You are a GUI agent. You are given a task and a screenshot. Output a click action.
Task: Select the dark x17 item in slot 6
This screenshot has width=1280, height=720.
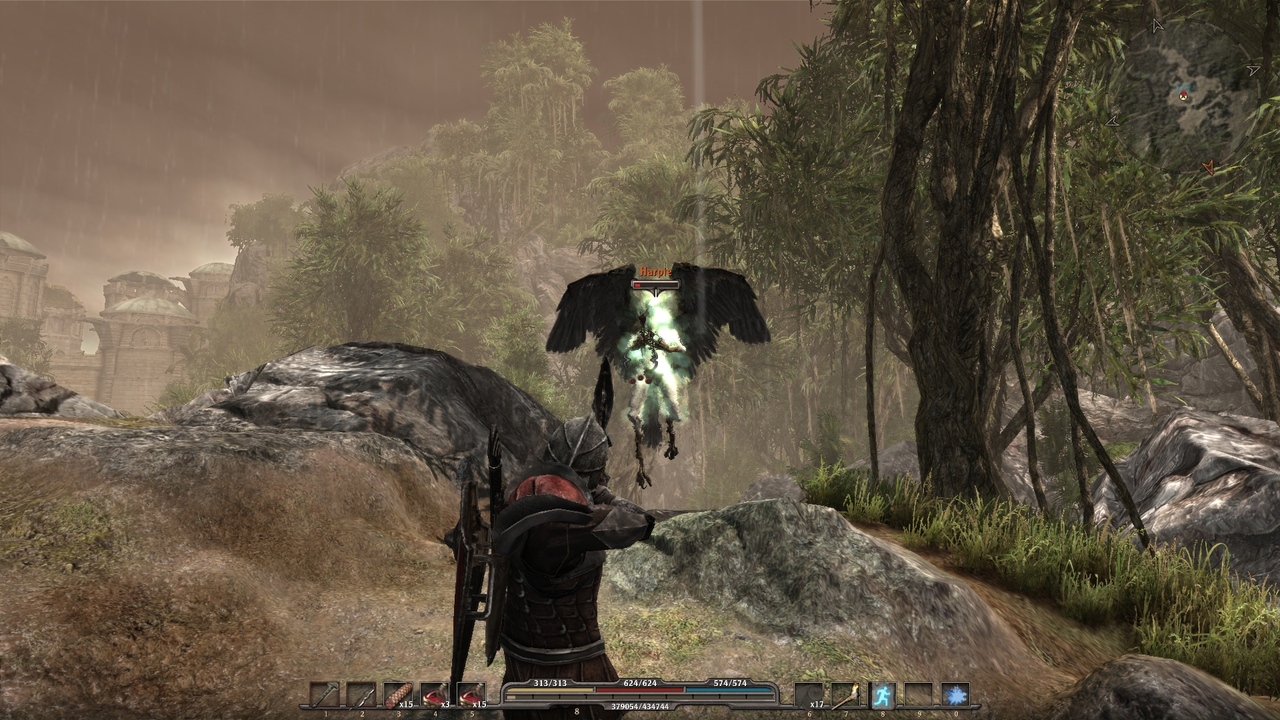(809, 694)
